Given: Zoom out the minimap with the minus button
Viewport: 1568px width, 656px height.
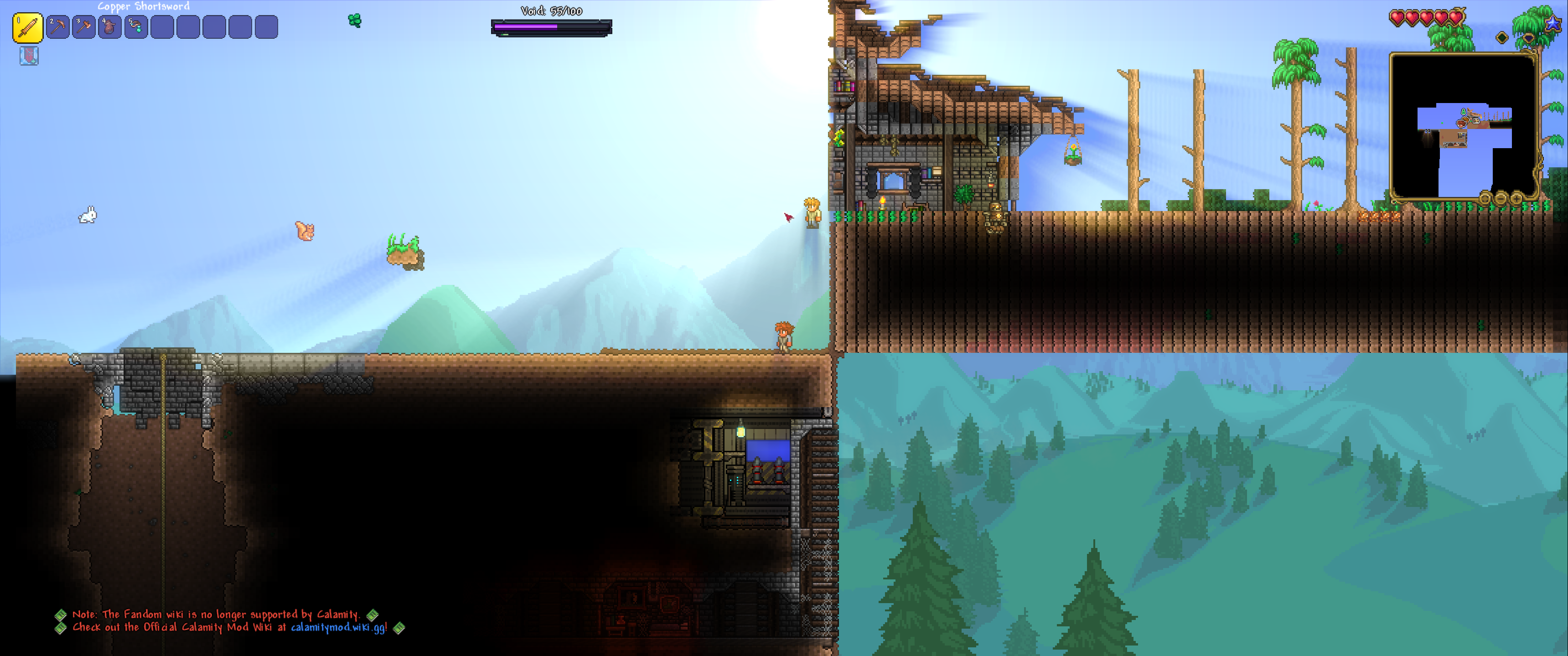Looking at the screenshot, I should pos(1501,198).
